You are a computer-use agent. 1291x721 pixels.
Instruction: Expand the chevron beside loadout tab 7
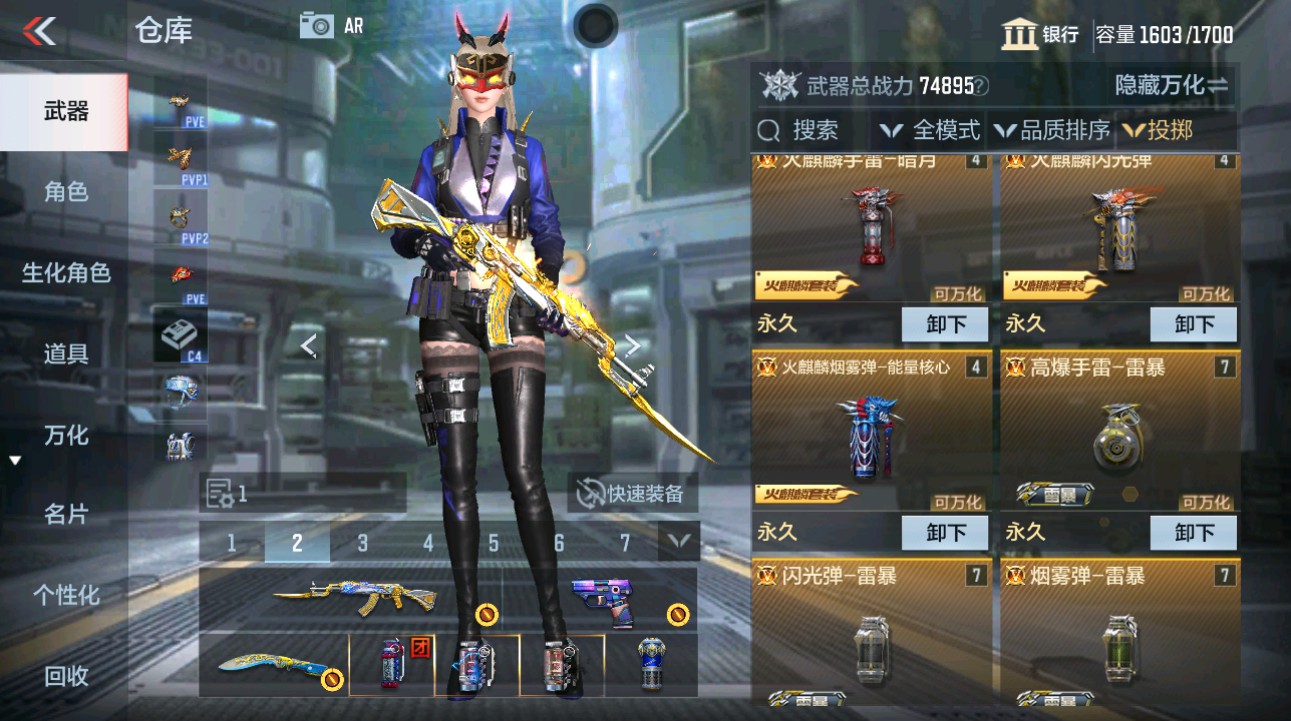click(679, 544)
